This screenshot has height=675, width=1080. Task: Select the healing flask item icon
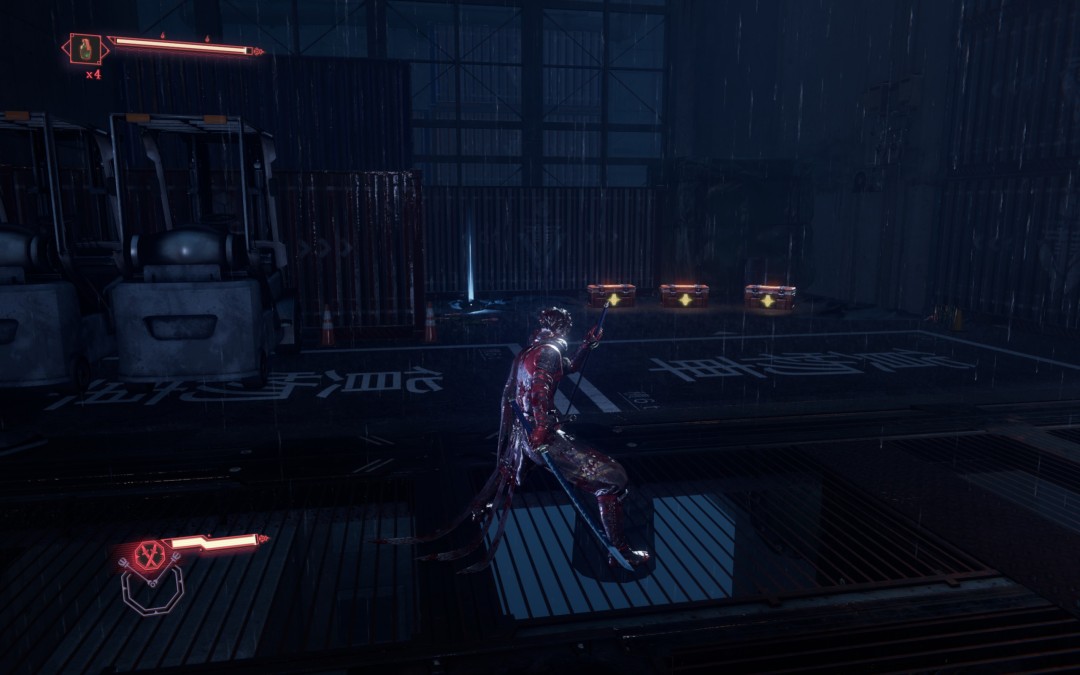point(86,48)
